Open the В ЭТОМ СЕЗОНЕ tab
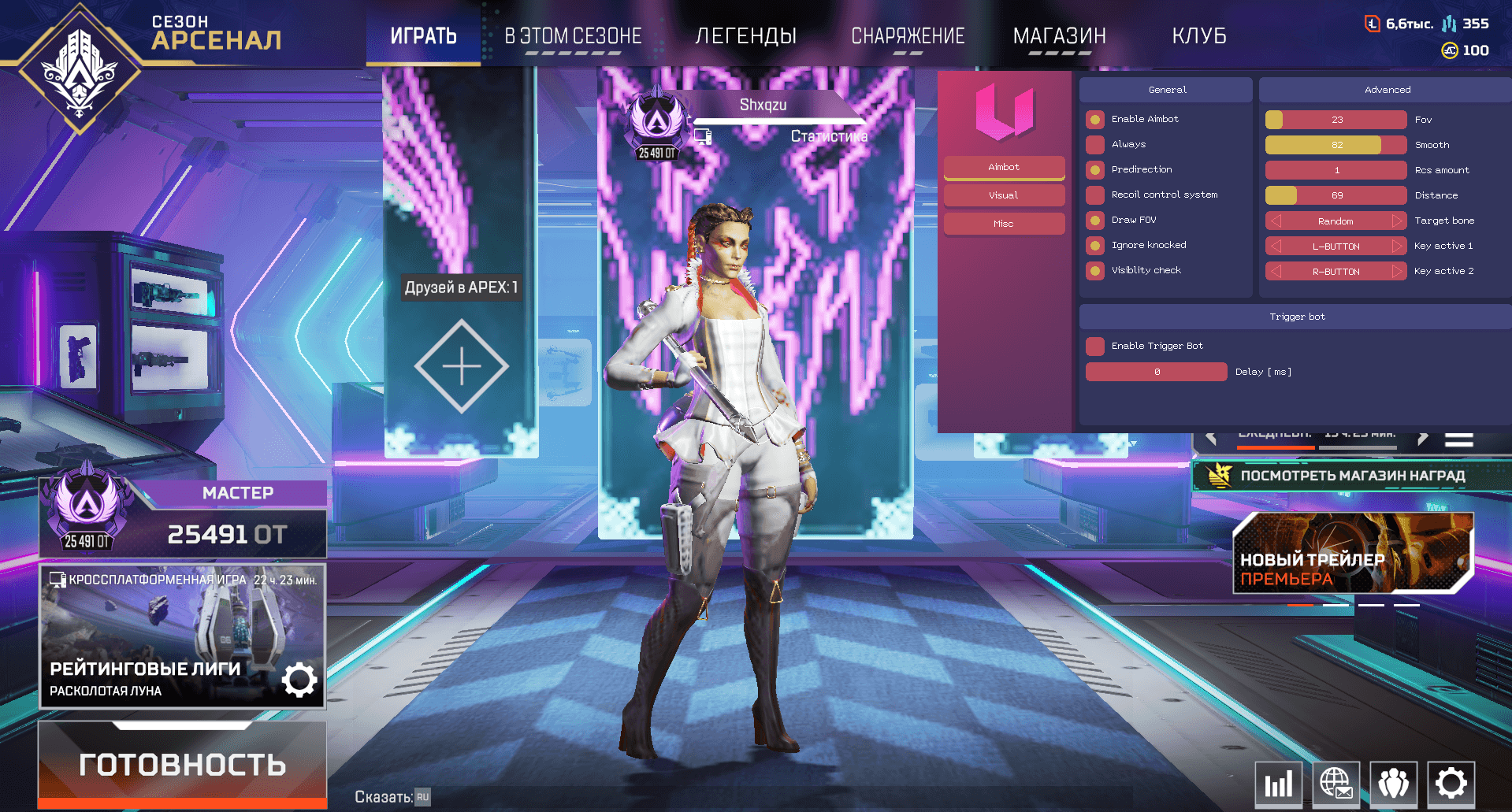Image resolution: width=1512 pixels, height=812 pixels. tap(573, 36)
